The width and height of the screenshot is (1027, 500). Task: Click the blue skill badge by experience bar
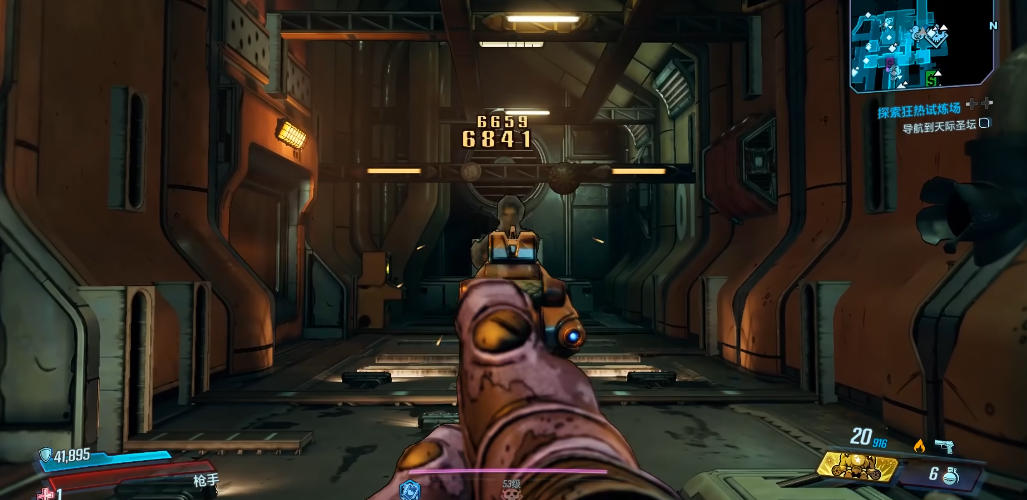(x=408, y=489)
